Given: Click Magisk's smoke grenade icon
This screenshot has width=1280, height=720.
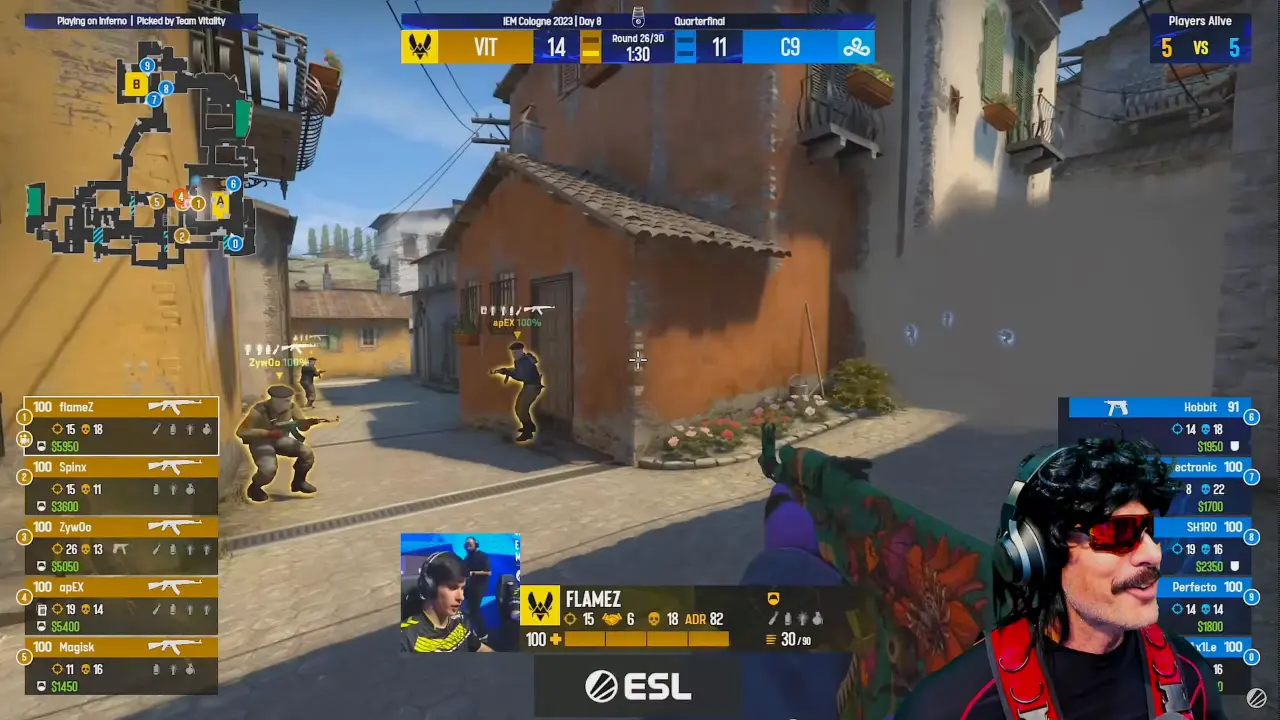Looking at the screenshot, I should [155, 668].
